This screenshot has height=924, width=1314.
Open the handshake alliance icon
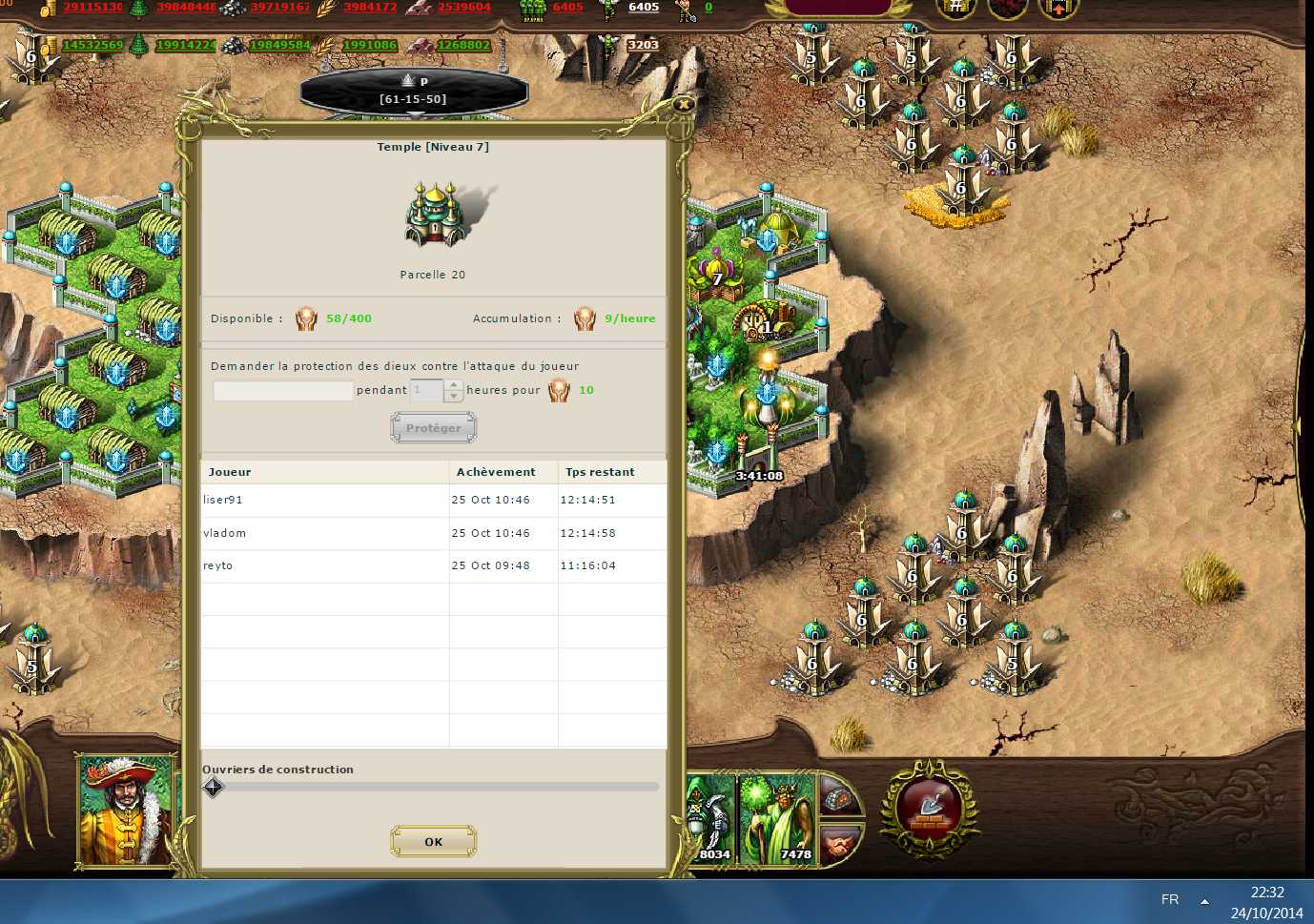[839, 843]
